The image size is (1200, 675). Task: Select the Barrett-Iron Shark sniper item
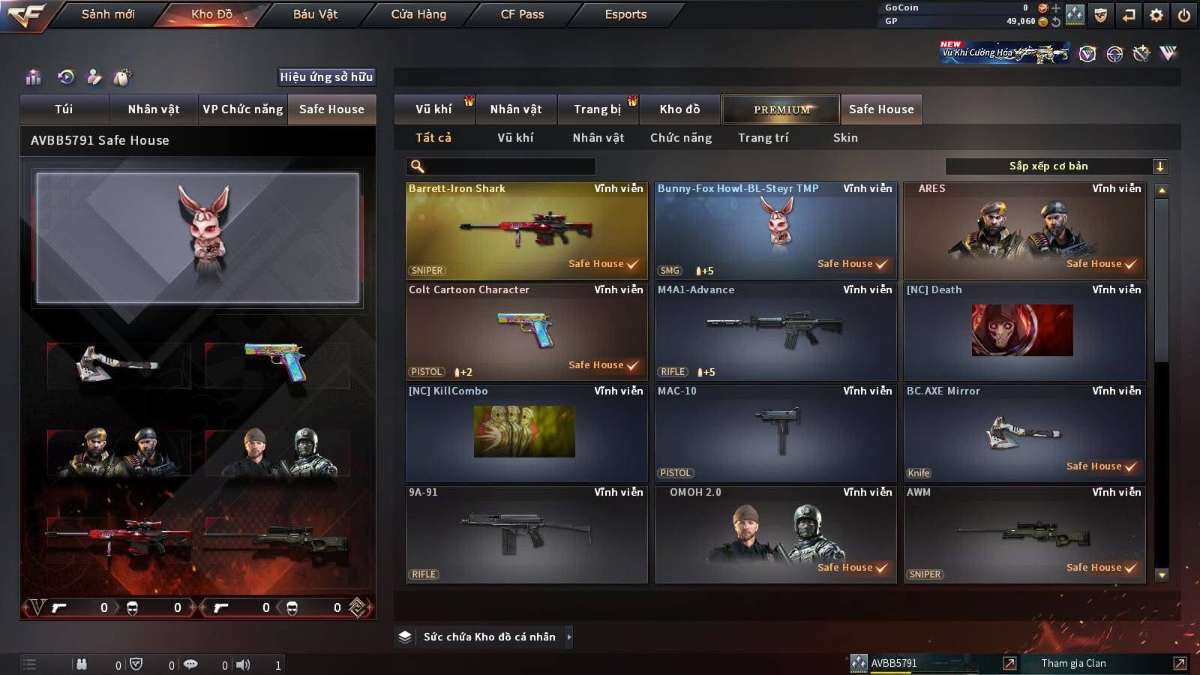click(526, 229)
